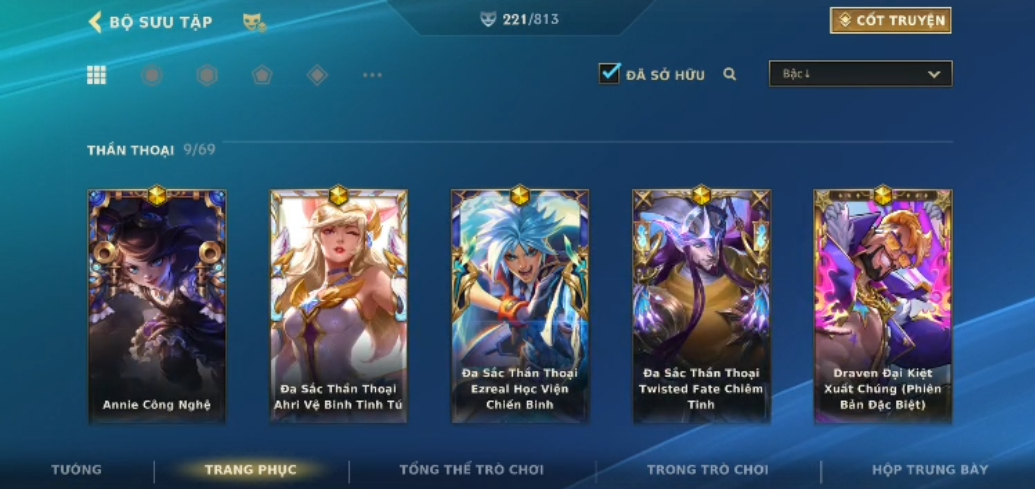Go back from Bộ Sưu Tập
The width and height of the screenshot is (1035, 489).
96,21
